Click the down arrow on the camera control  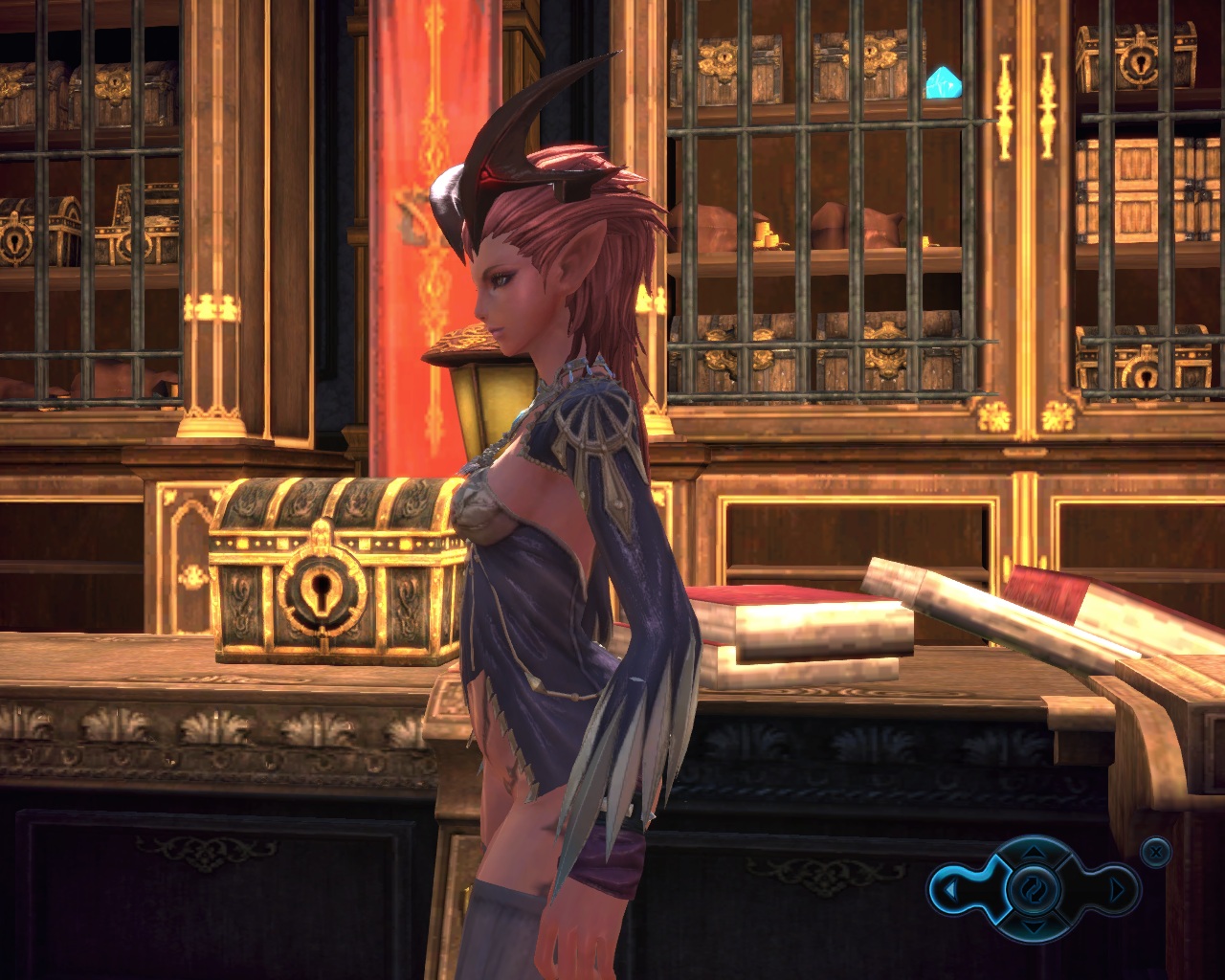pos(1034,927)
